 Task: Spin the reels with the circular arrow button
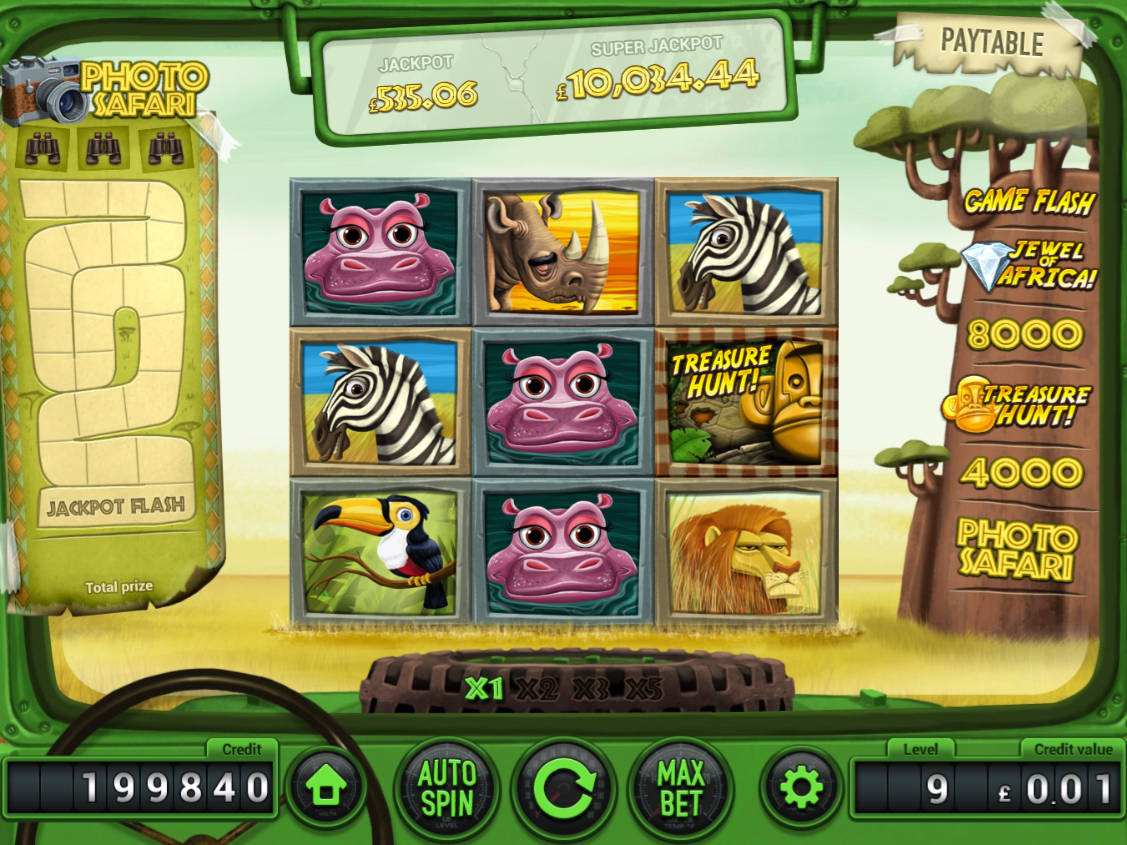(563, 789)
